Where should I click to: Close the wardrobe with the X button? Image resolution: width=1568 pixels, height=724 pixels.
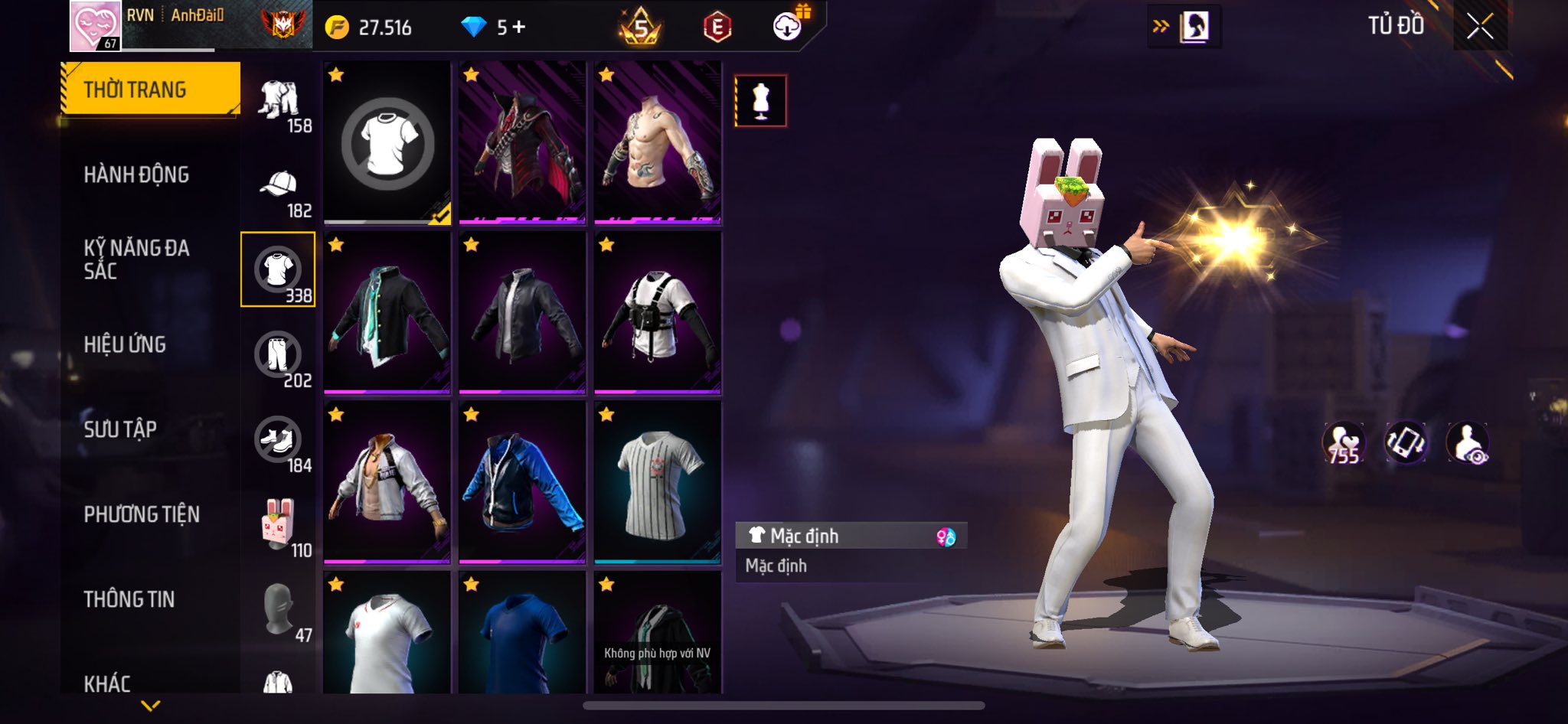[1480, 27]
